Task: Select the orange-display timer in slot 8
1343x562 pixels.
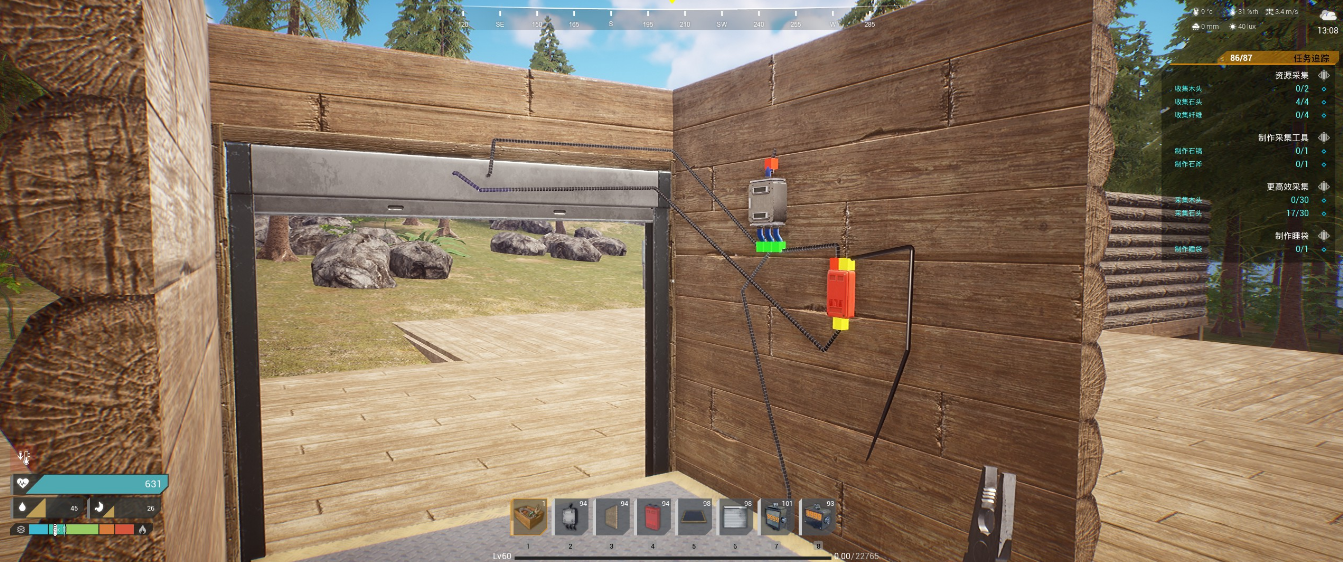Action: [817, 518]
